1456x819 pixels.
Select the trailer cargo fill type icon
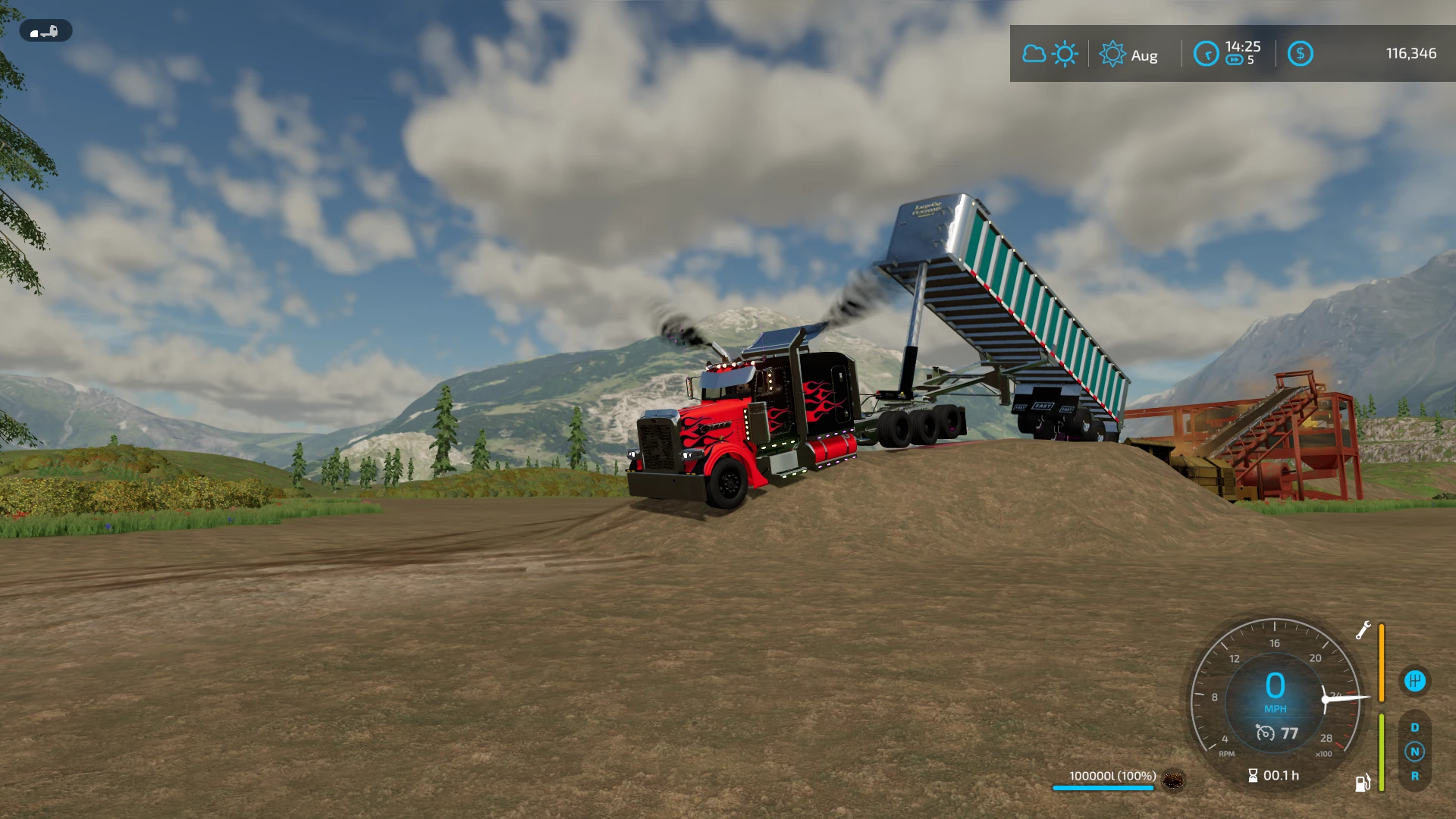[1173, 780]
